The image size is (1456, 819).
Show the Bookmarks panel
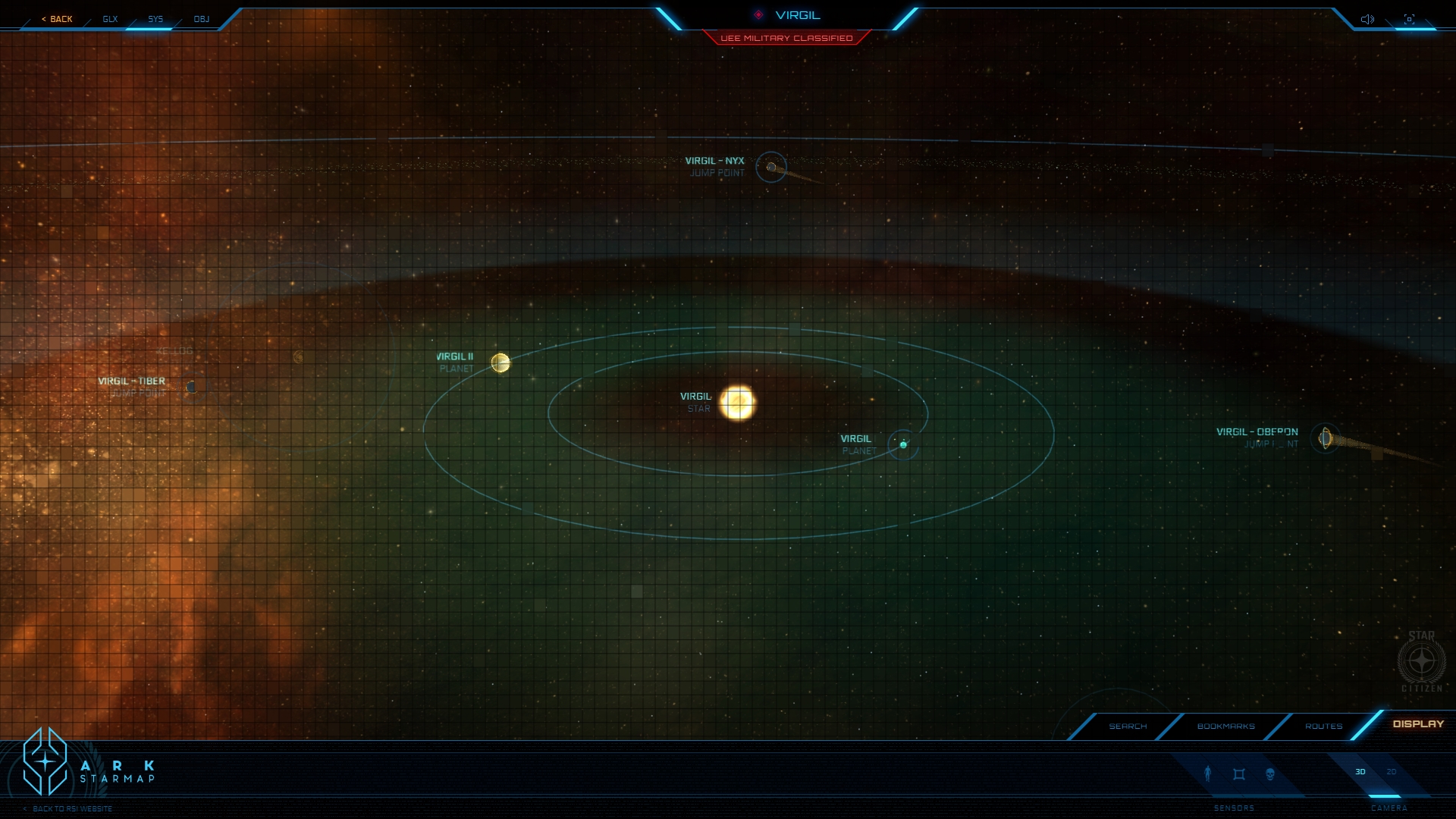1225,726
